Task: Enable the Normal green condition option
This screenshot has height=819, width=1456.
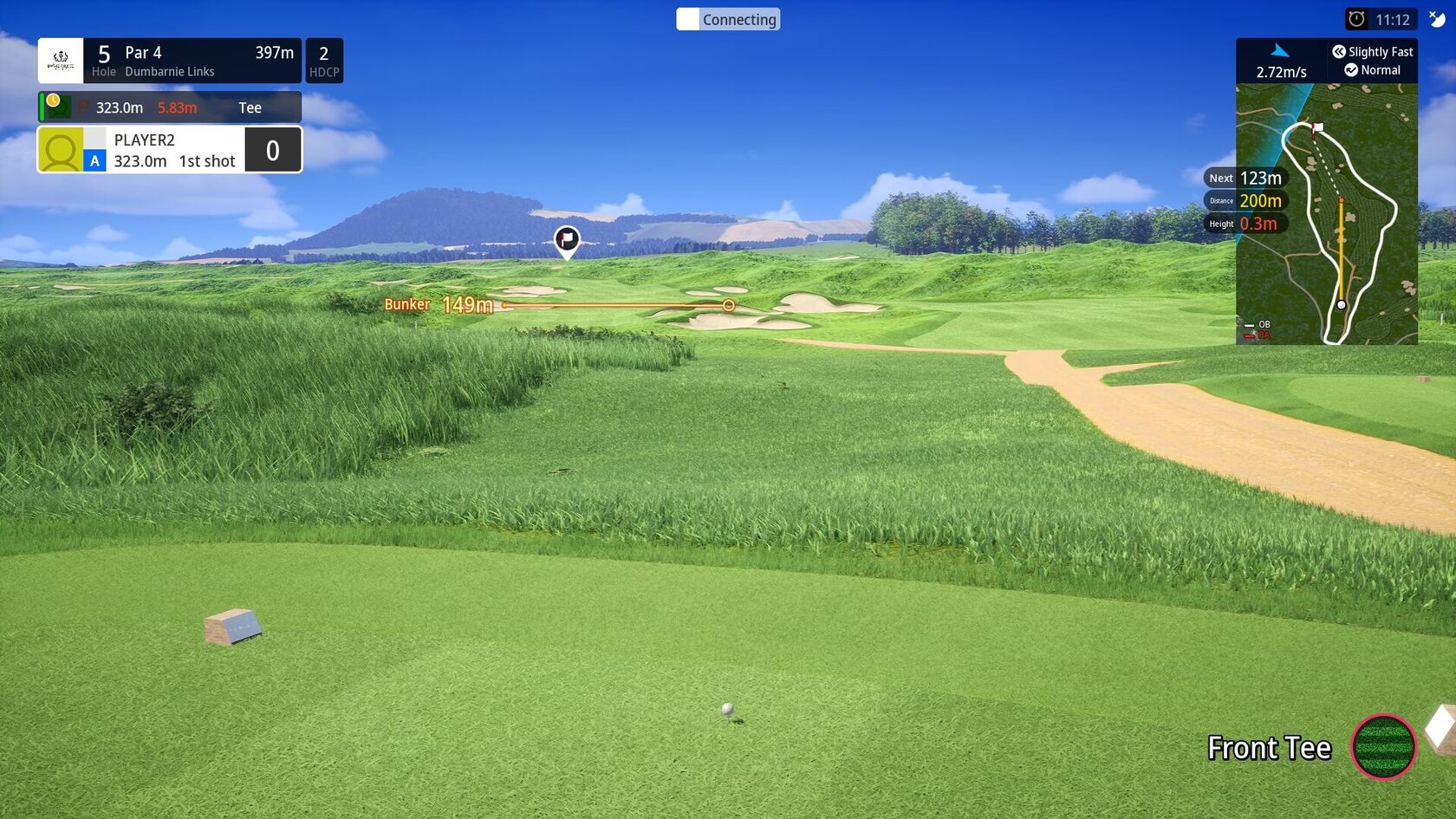Action: [x=1374, y=70]
